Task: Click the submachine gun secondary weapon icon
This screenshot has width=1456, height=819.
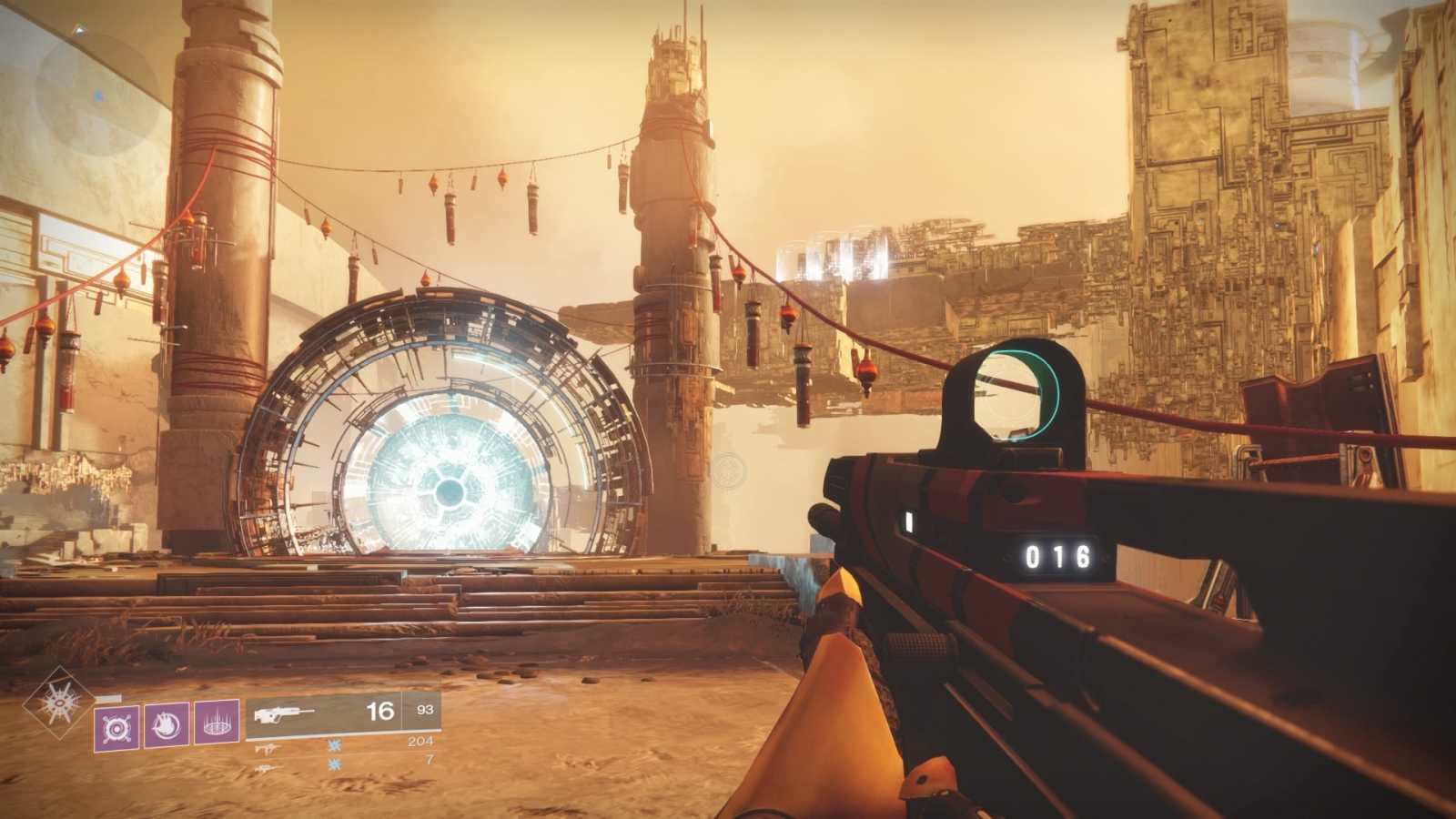Action: click(269, 748)
